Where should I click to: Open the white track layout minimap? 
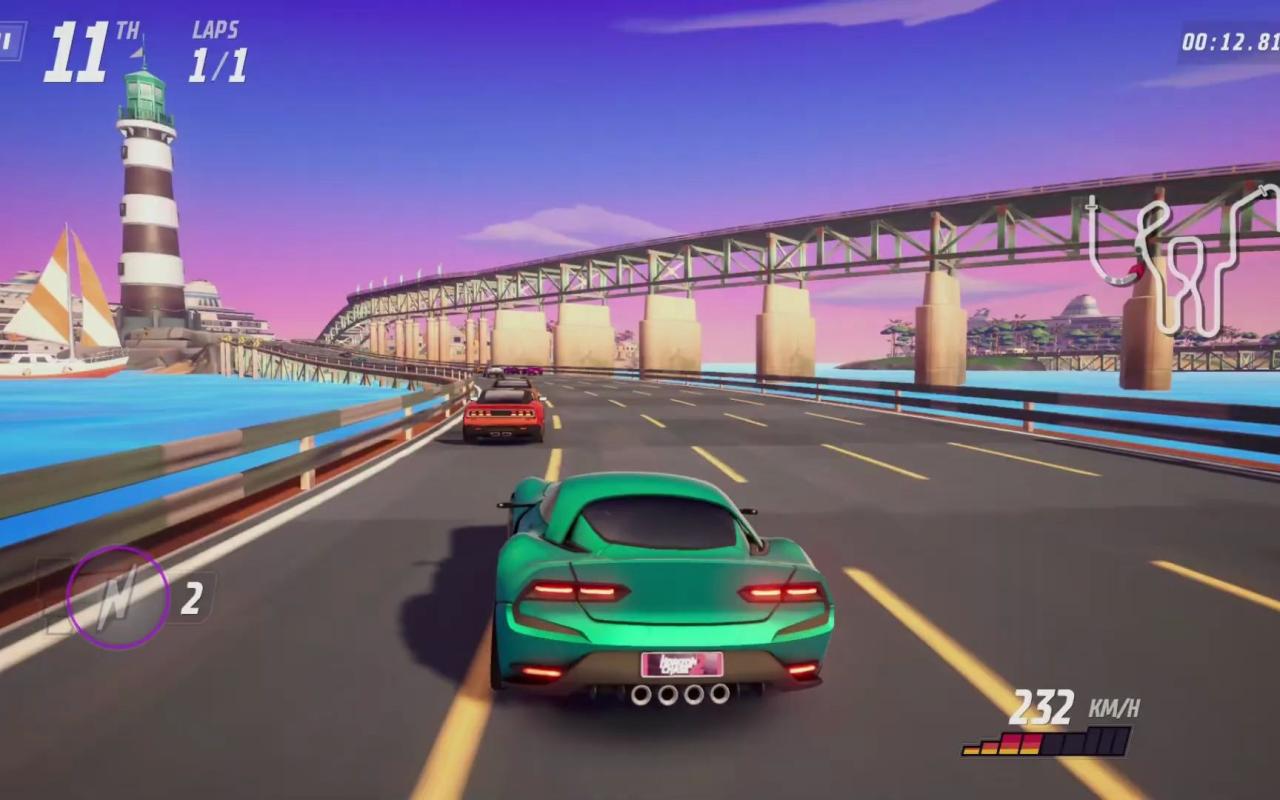click(1185, 260)
